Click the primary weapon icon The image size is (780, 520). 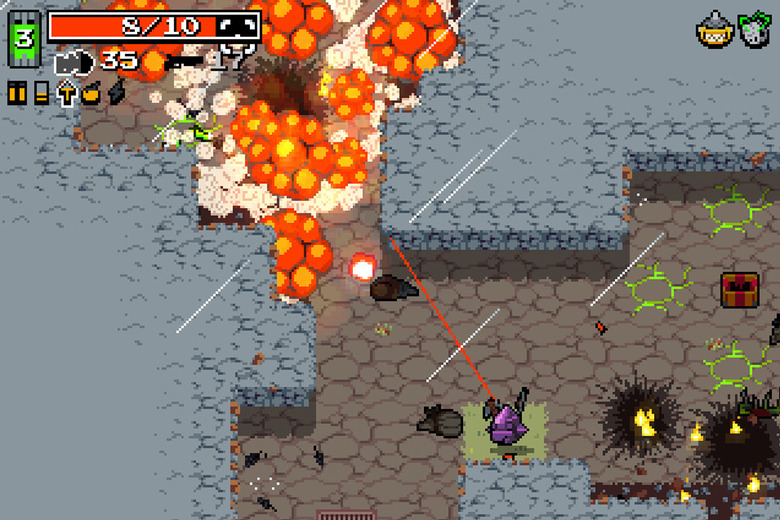coord(75,62)
